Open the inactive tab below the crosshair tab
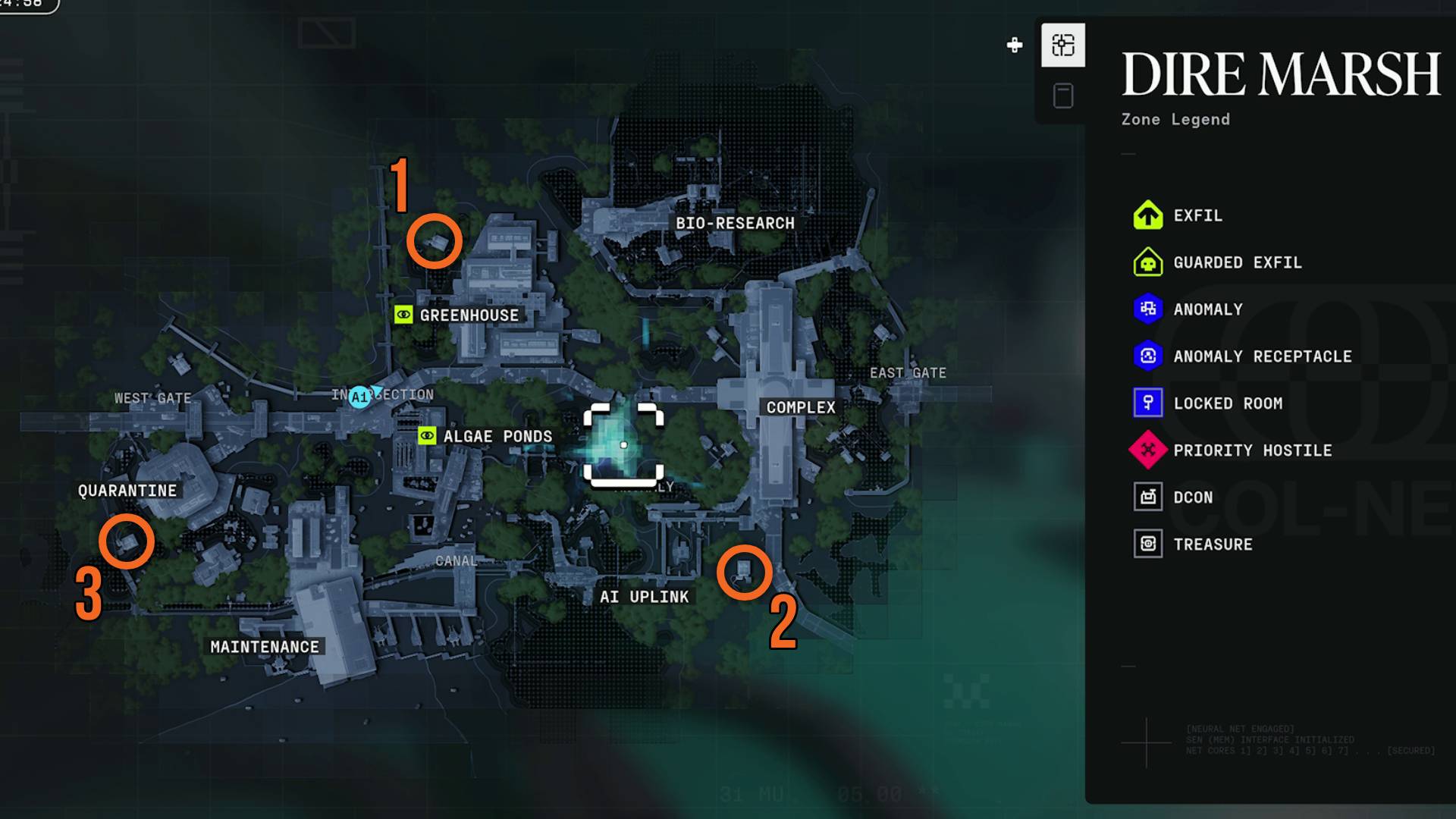 click(1063, 94)
